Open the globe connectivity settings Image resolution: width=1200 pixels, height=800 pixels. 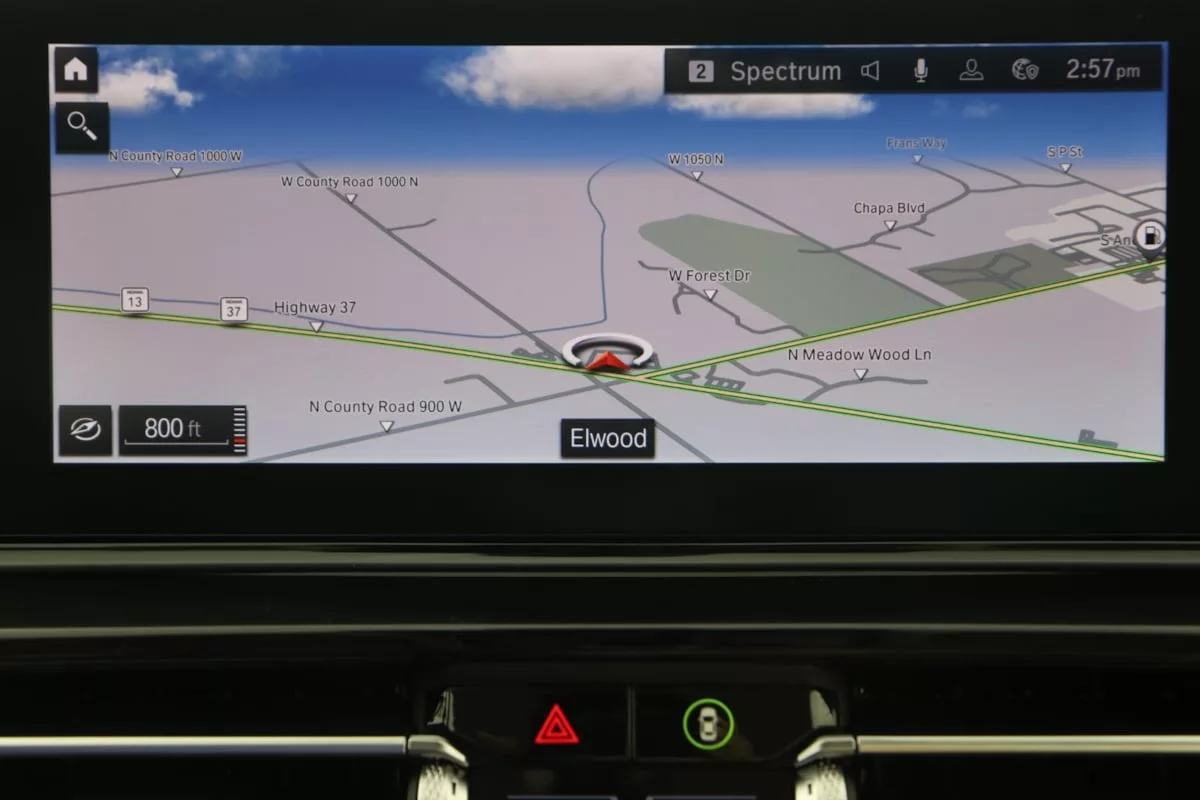pyautogui.click(x=1025, y=71)
